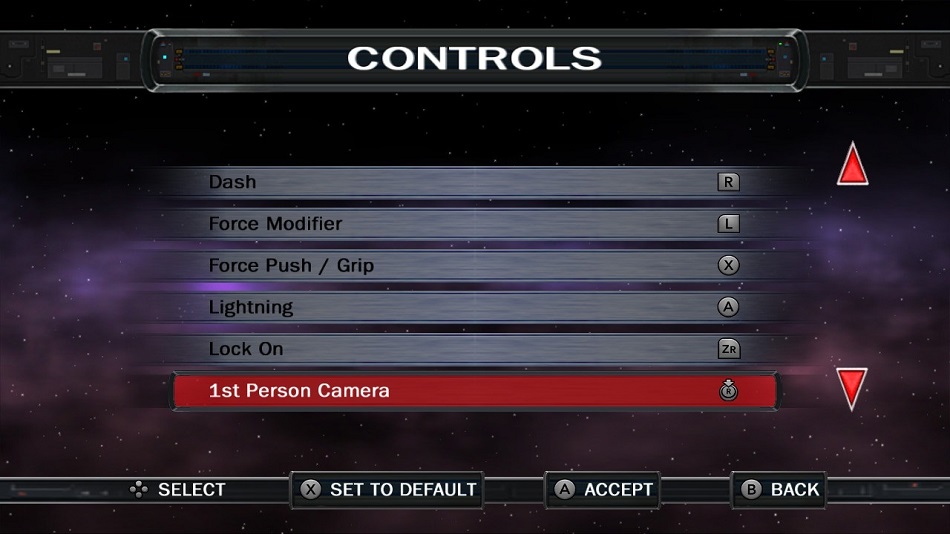The width and height of the screenshot is (950, 534).
Task: Choose the Force Modifier binding row
Action: coord(474,224)
